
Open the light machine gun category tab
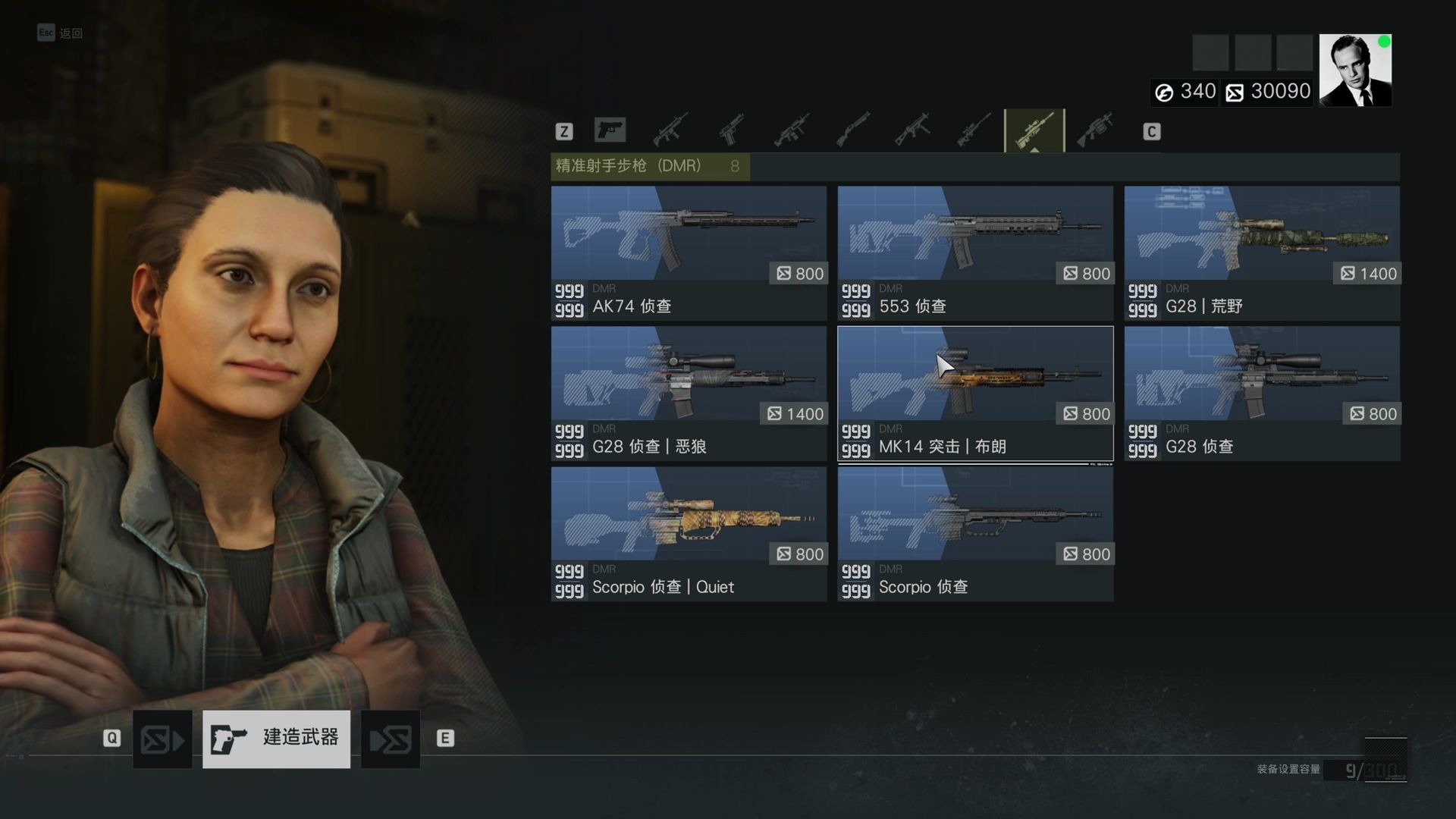coord(792,130)
